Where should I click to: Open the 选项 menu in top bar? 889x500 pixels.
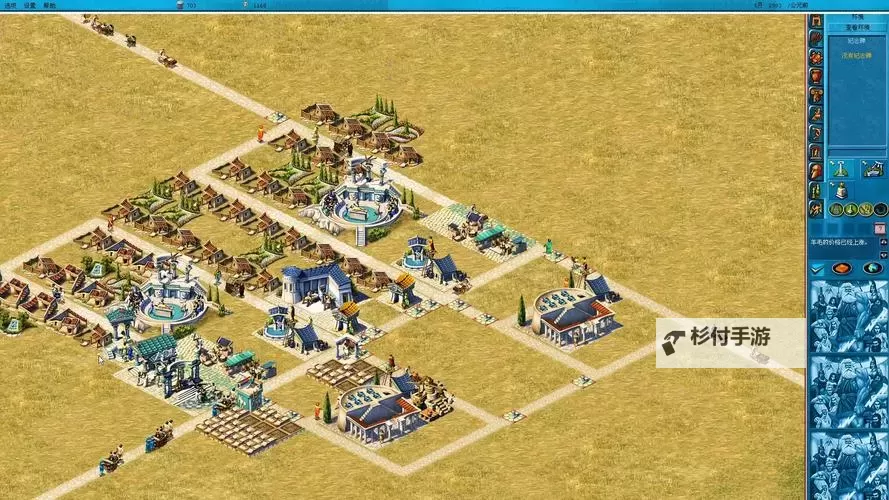10,5
